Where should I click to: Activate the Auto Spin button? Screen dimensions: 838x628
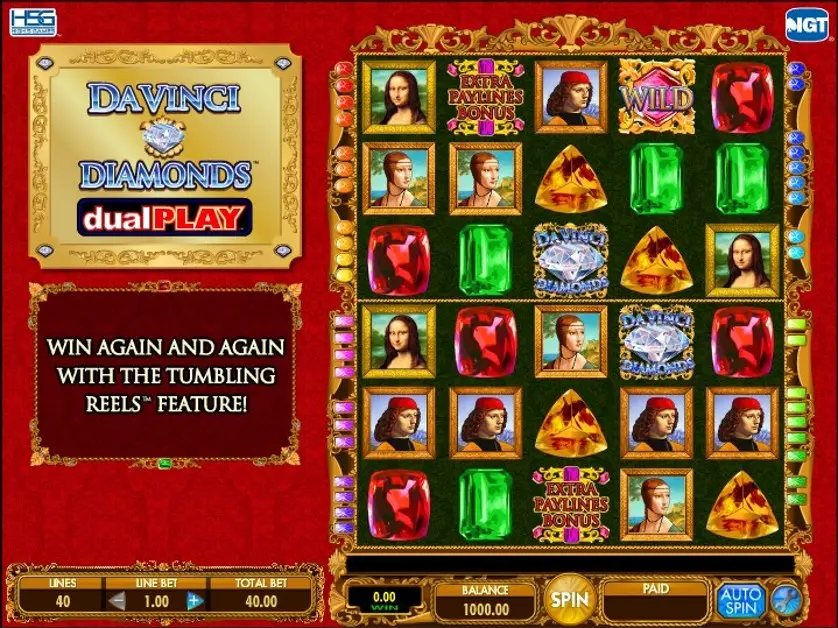(740, 600)
